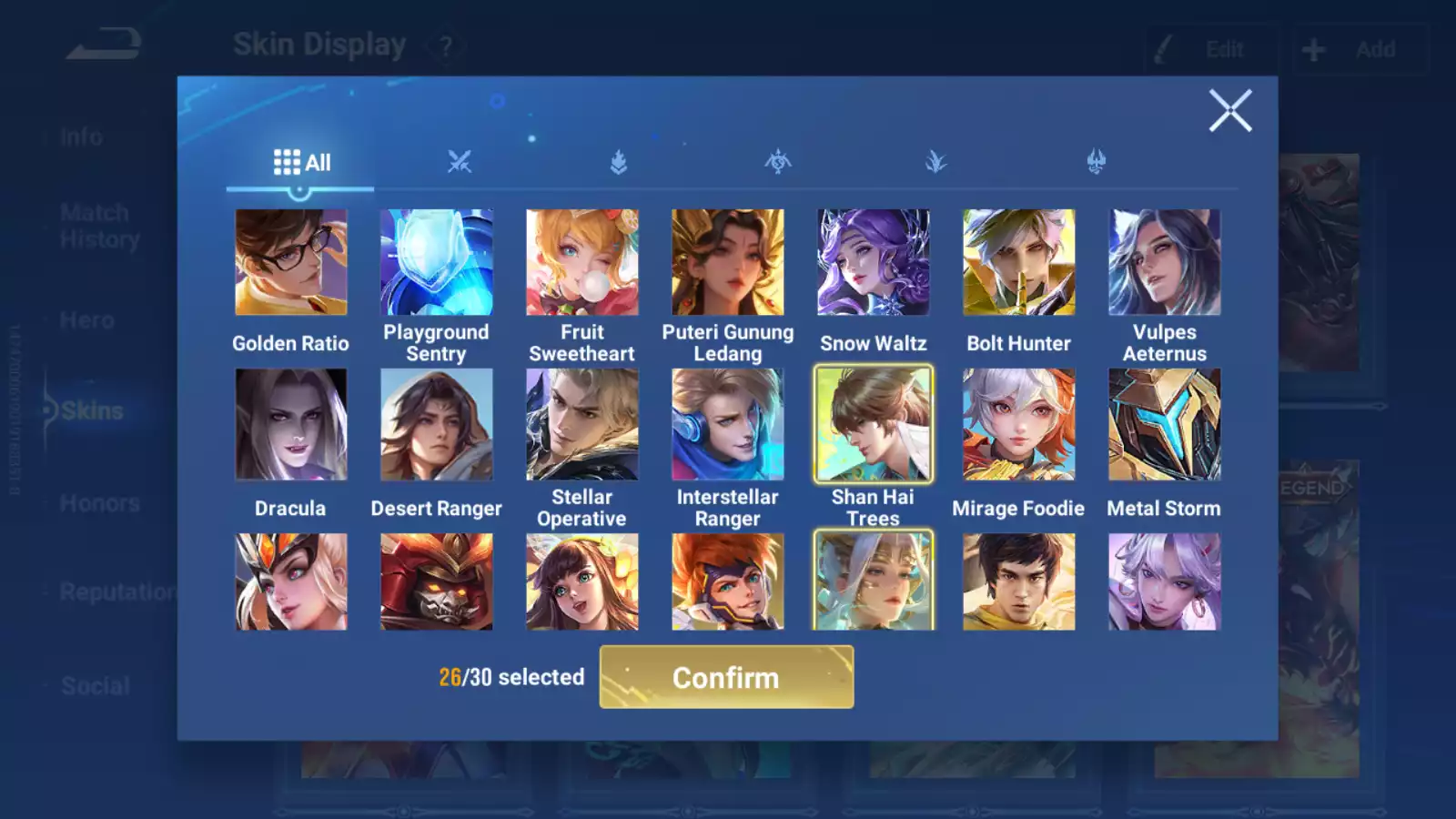Filter skins by the crossed swords tab
The height and width of the screenshot is (819, 1456).
tap(460, 163)
